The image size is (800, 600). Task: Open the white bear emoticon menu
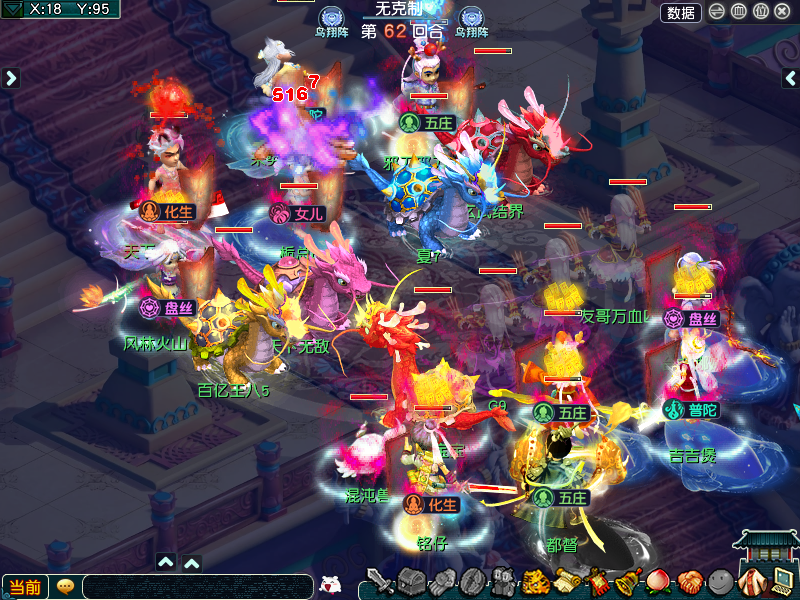[330, 585]
